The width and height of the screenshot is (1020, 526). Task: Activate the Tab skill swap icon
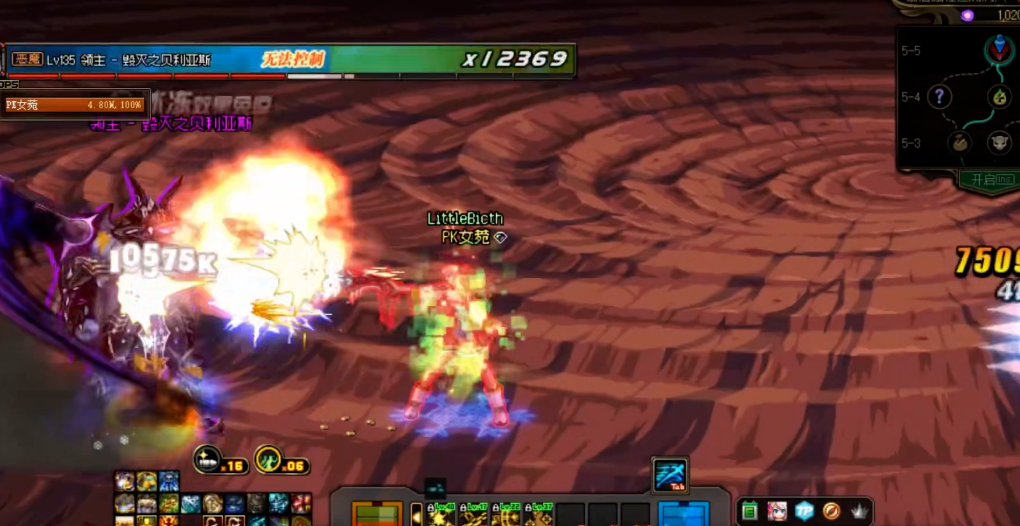[670, 476]
